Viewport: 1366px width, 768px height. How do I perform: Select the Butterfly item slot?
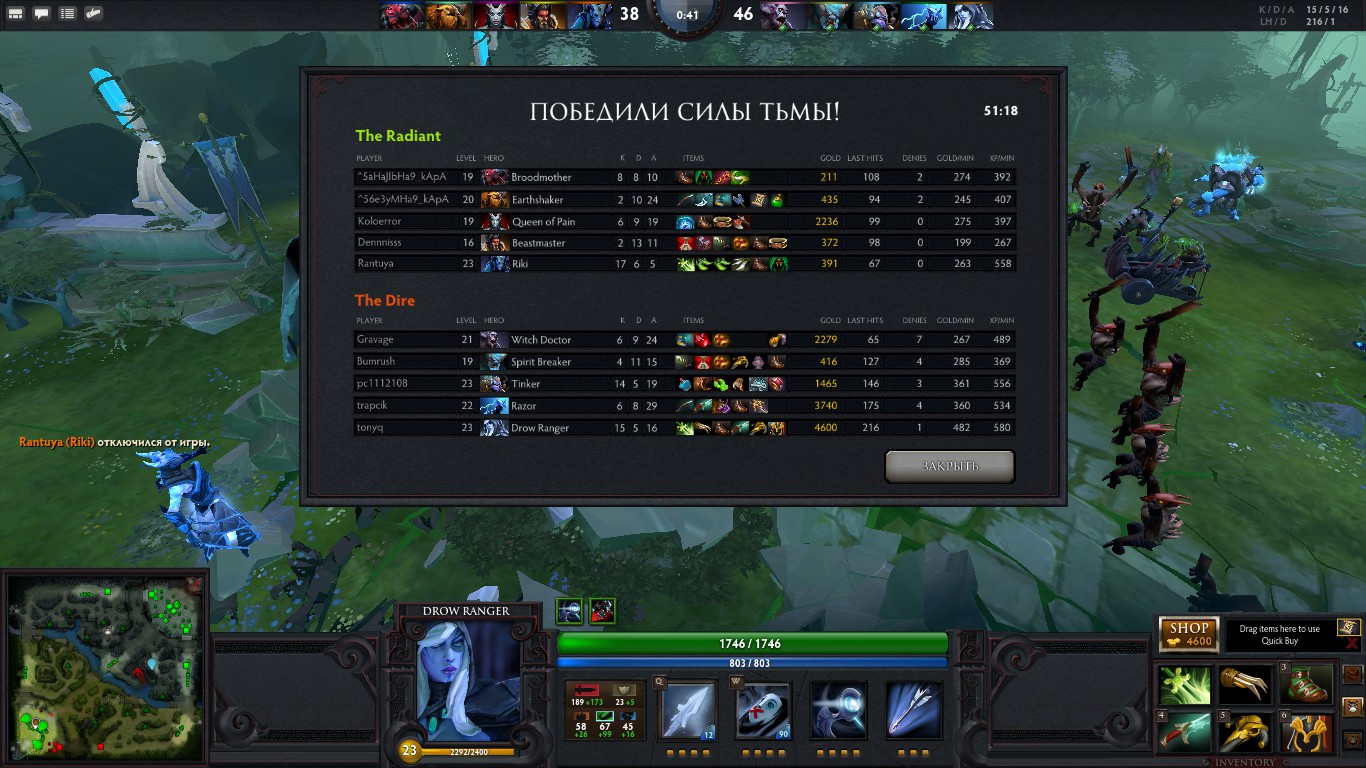1185,685
